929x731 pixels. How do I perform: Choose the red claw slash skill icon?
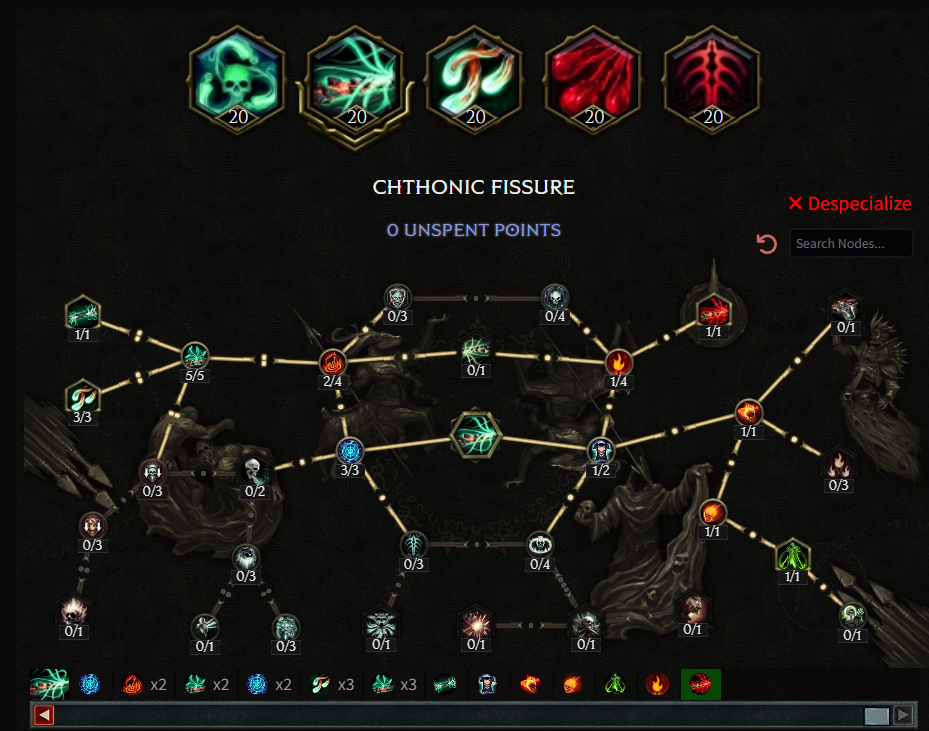[x=594, y=80]
